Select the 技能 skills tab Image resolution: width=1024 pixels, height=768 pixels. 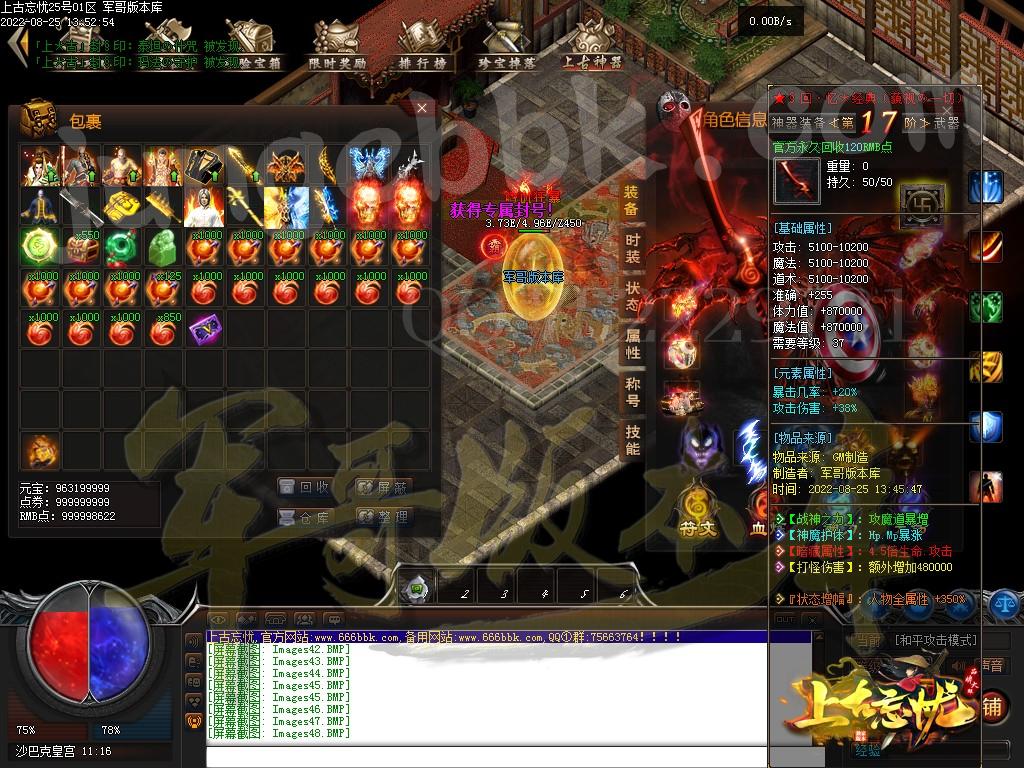point(632,440)
